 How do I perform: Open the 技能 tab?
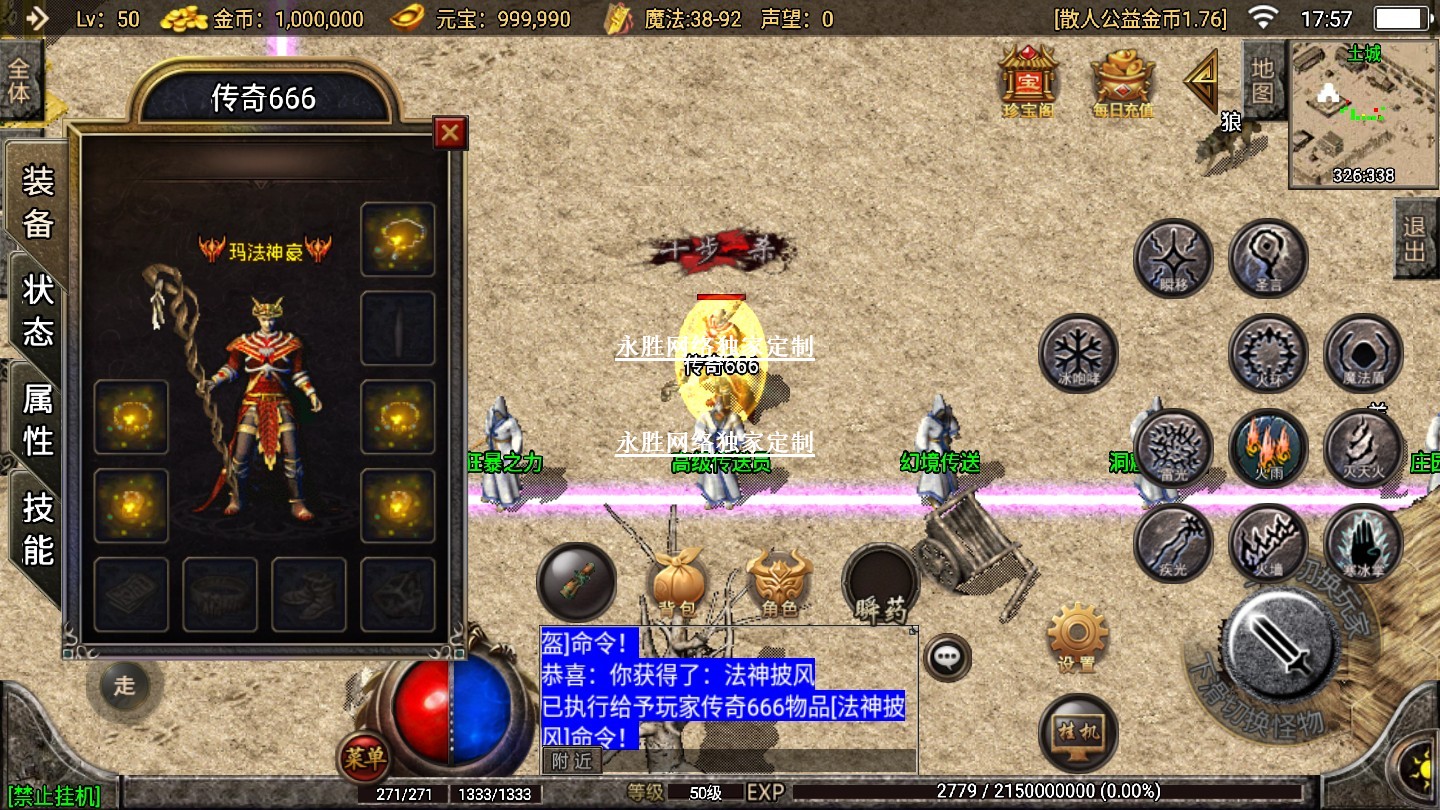tap(38, 528)
